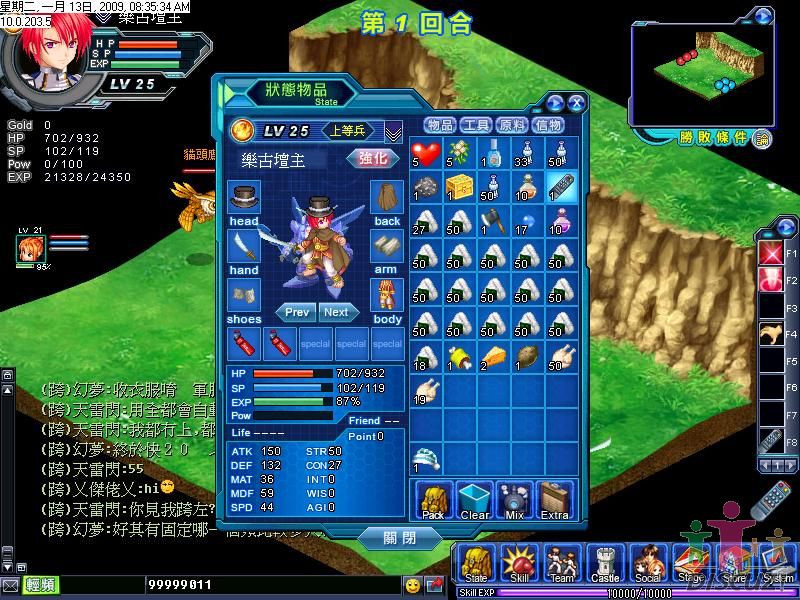
Task: Click the Clear inventory button
Action: pyautogui.click(x=474, y=501)
